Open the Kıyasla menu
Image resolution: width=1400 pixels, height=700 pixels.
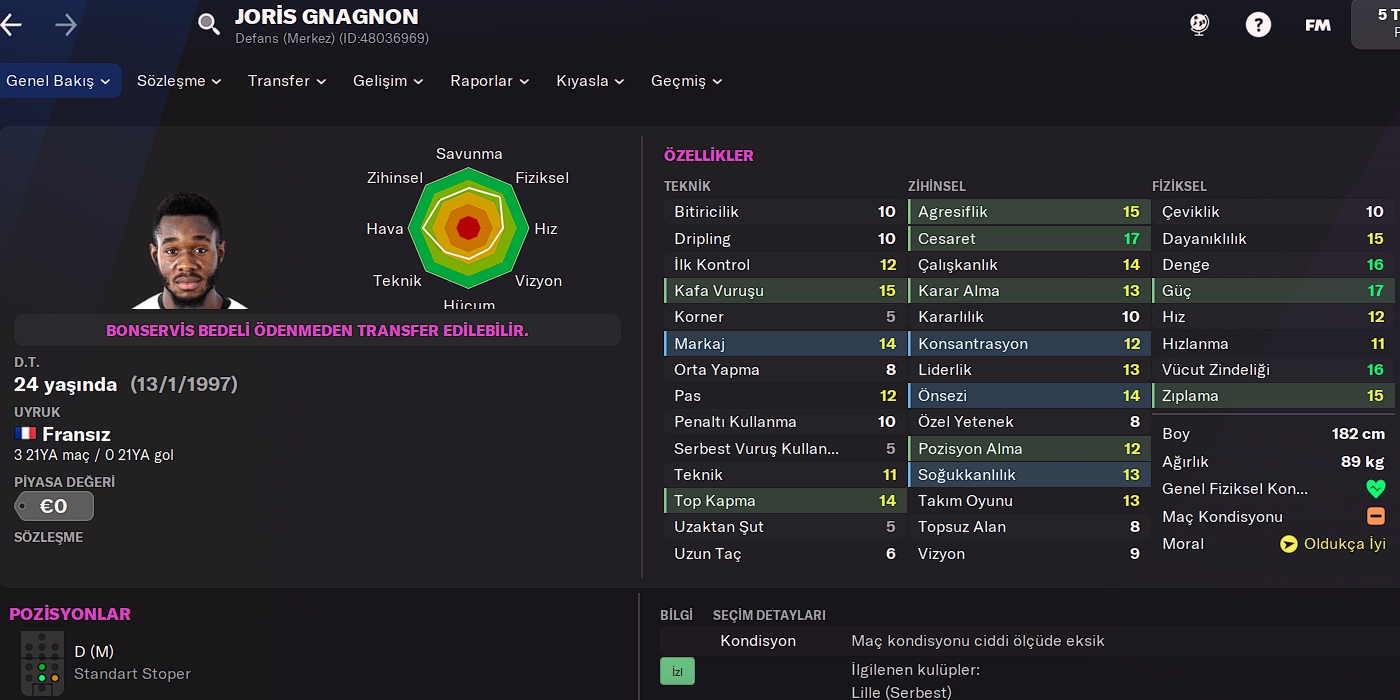click(590, 81)
